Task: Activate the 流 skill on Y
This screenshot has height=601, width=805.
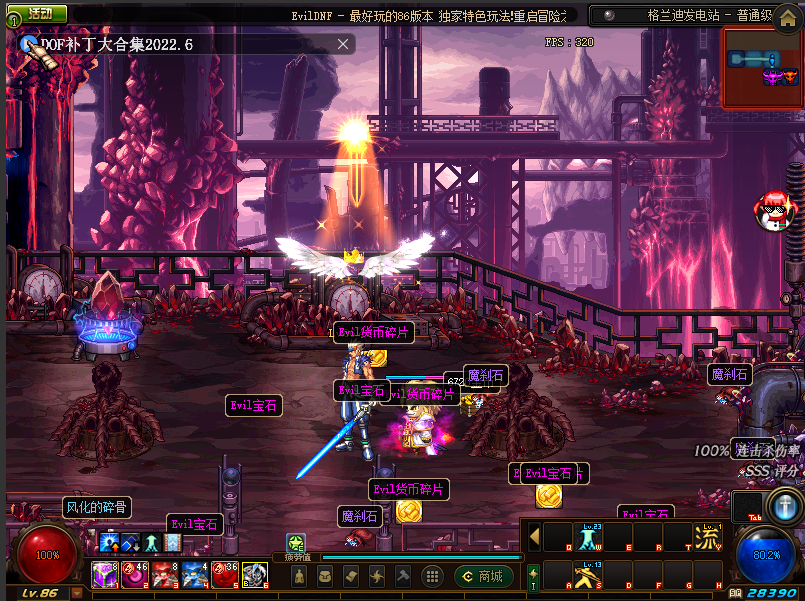Action: point(707,537)
